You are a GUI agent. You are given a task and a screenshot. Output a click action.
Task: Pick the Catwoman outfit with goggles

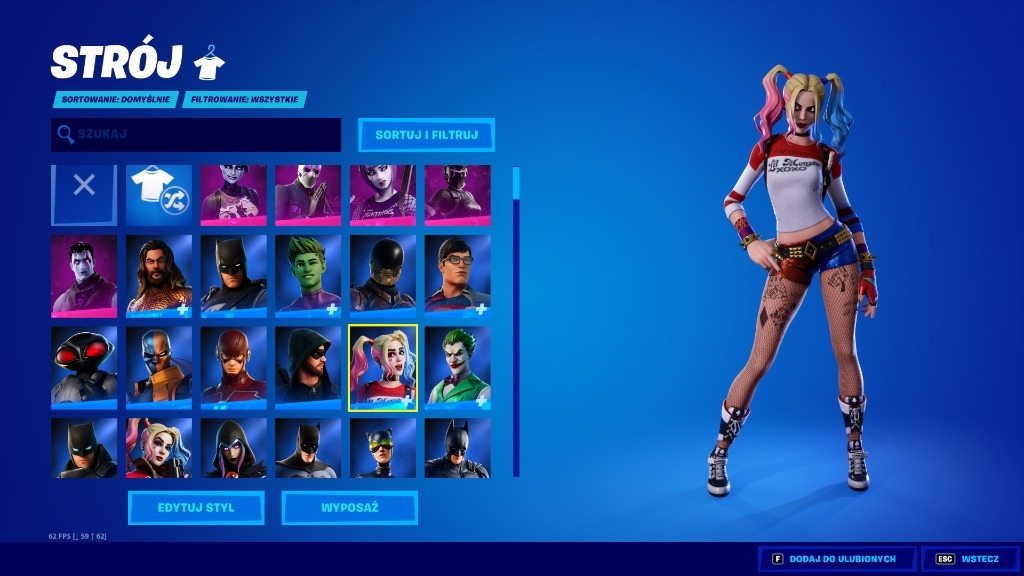pyautogui.click(x=383, y=448)
